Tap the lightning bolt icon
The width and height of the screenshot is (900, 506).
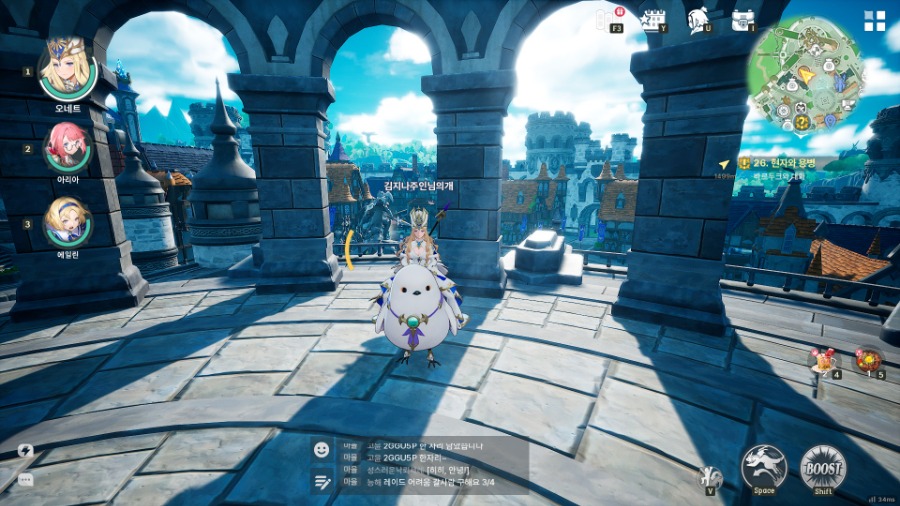point(25,451)
